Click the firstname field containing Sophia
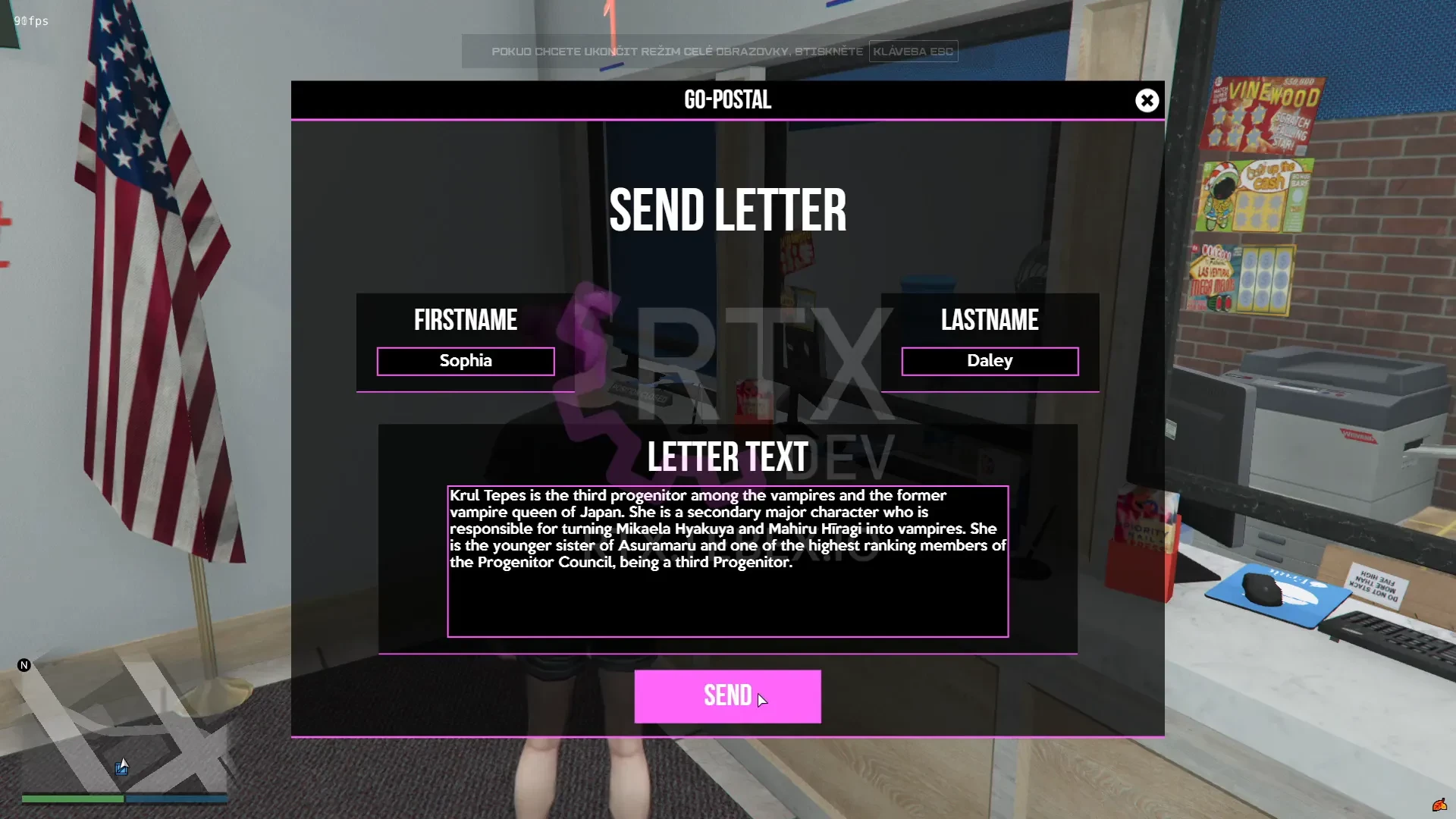Image resolution: width=1456 pixels, height=819 pixels. point(466,361)
